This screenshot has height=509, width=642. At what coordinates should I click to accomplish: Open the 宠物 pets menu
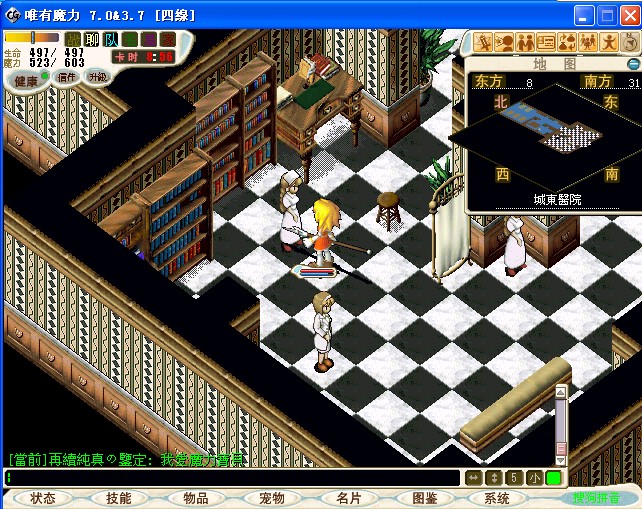tap(272, 498)
